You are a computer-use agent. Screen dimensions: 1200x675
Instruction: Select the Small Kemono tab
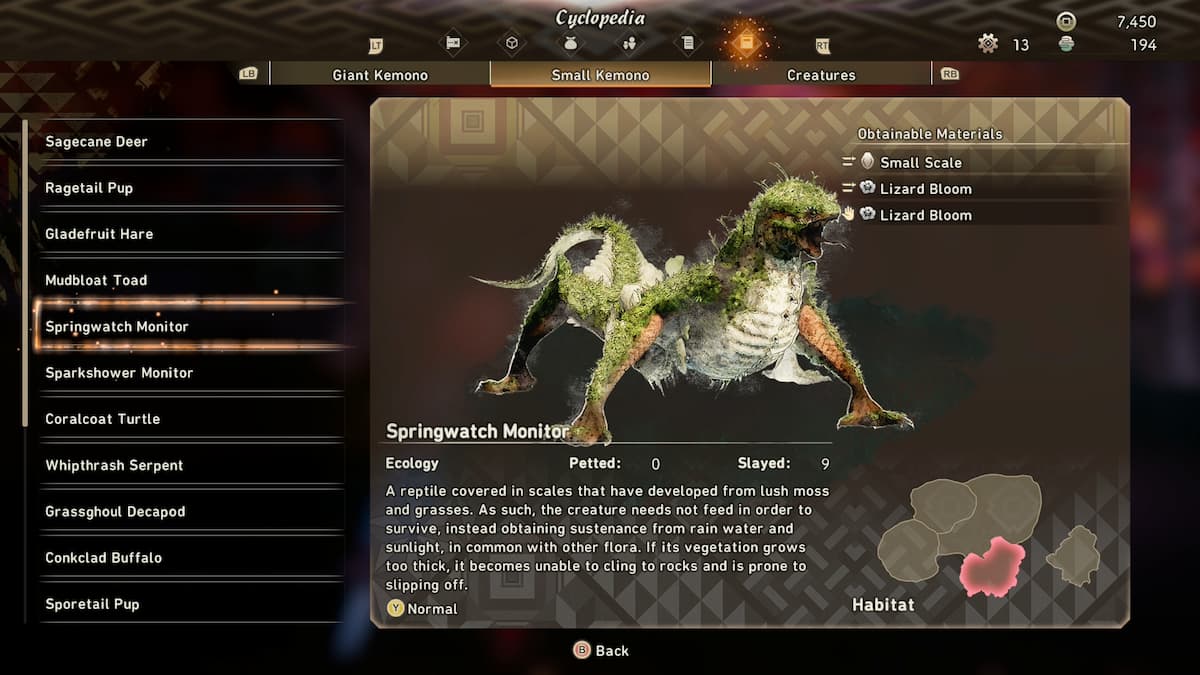600,75
